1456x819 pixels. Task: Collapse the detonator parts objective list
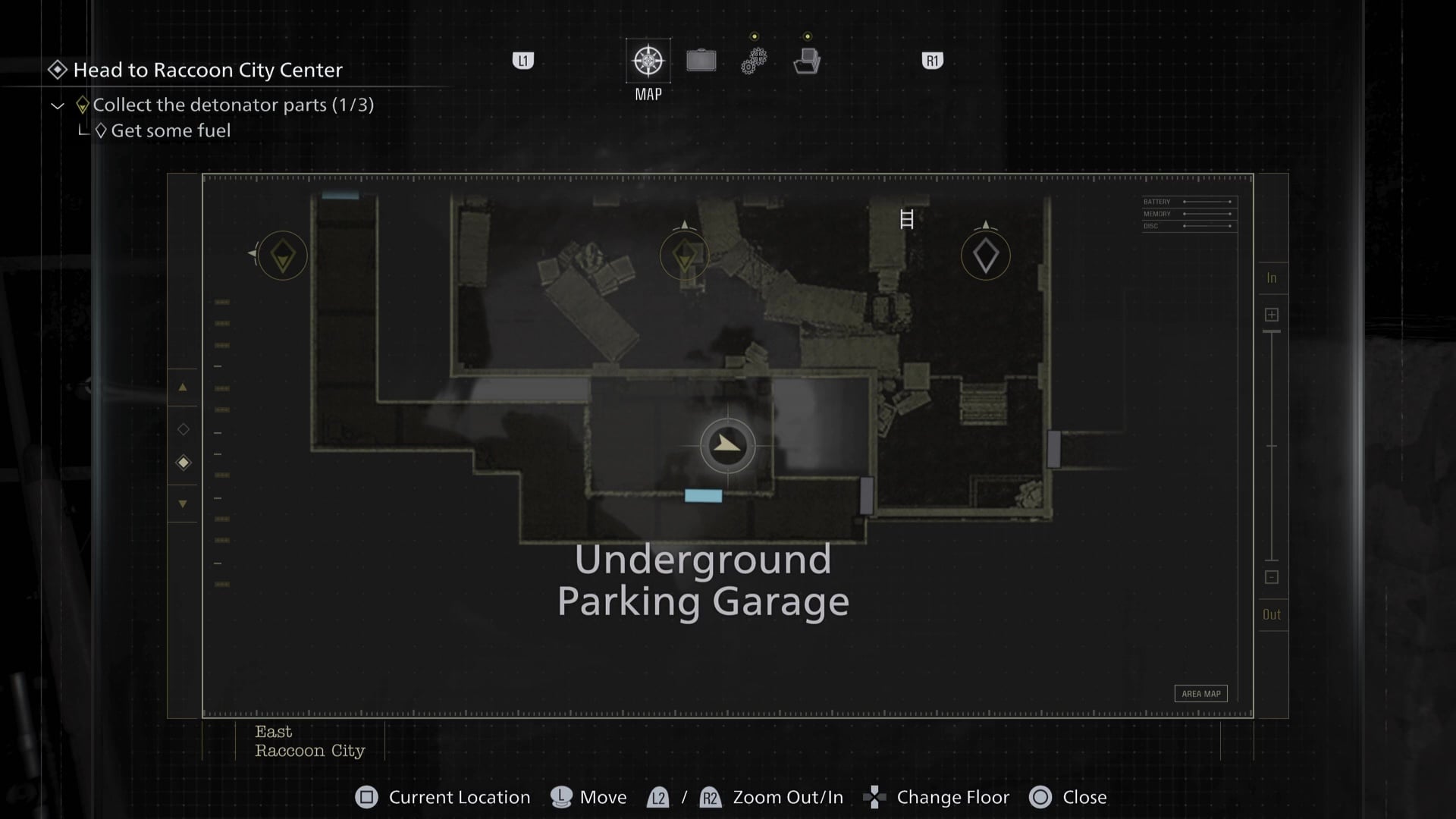(x=58, y=105)
